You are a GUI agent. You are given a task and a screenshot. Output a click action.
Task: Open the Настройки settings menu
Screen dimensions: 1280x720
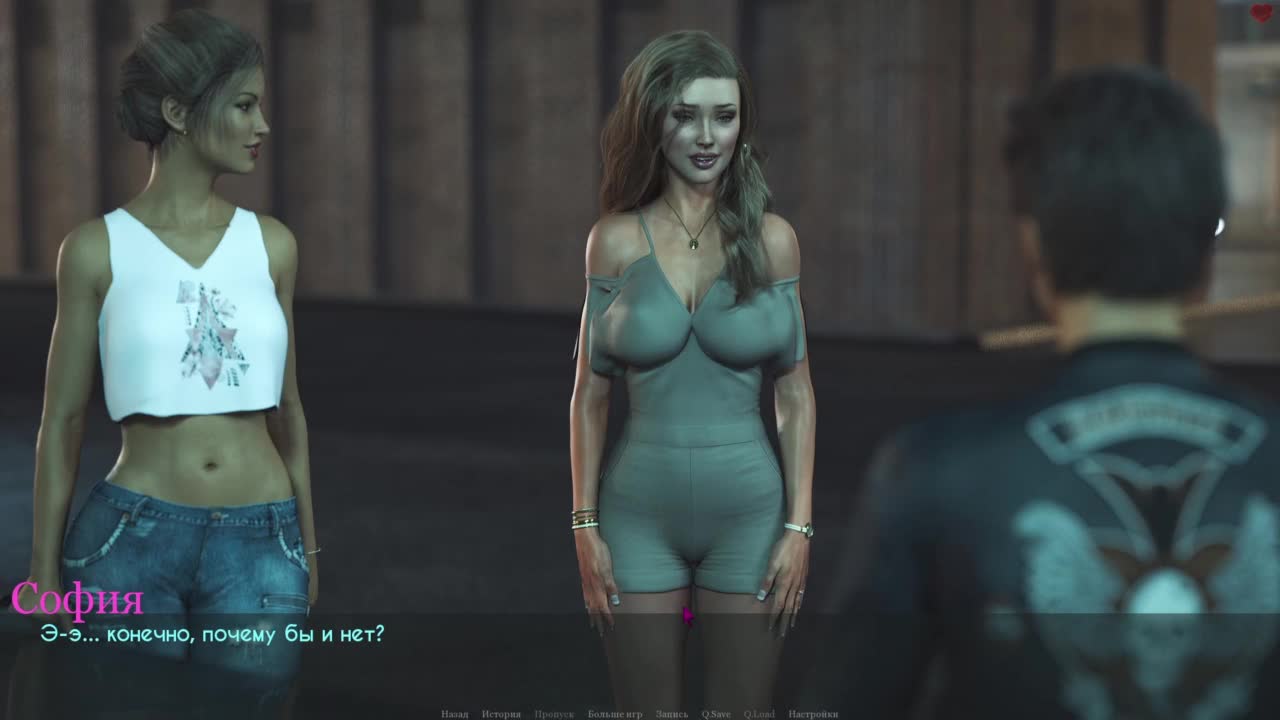coord(813,714)
